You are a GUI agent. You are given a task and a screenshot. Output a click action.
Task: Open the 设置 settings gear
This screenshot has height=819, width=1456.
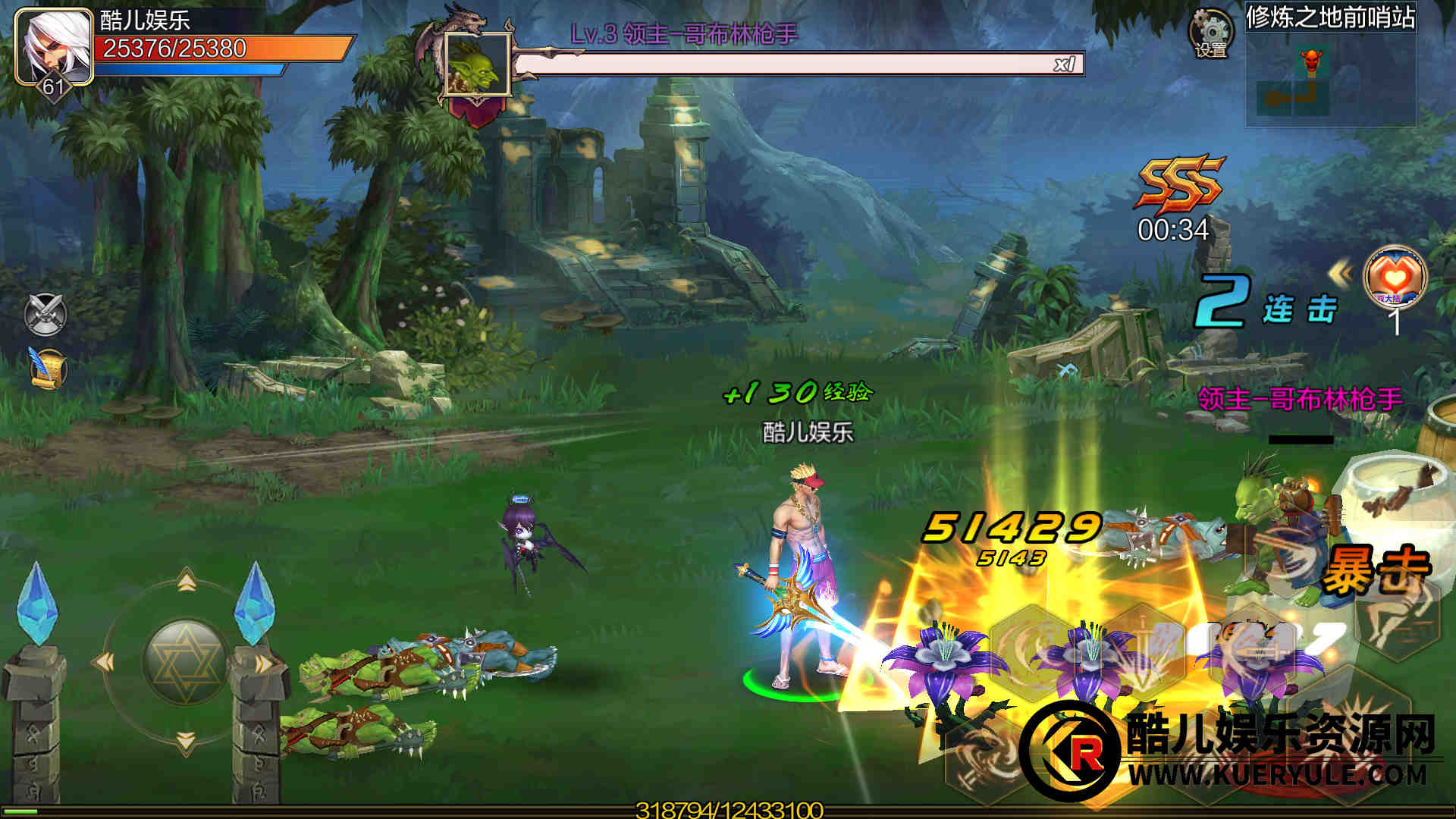pos(1210,33)
